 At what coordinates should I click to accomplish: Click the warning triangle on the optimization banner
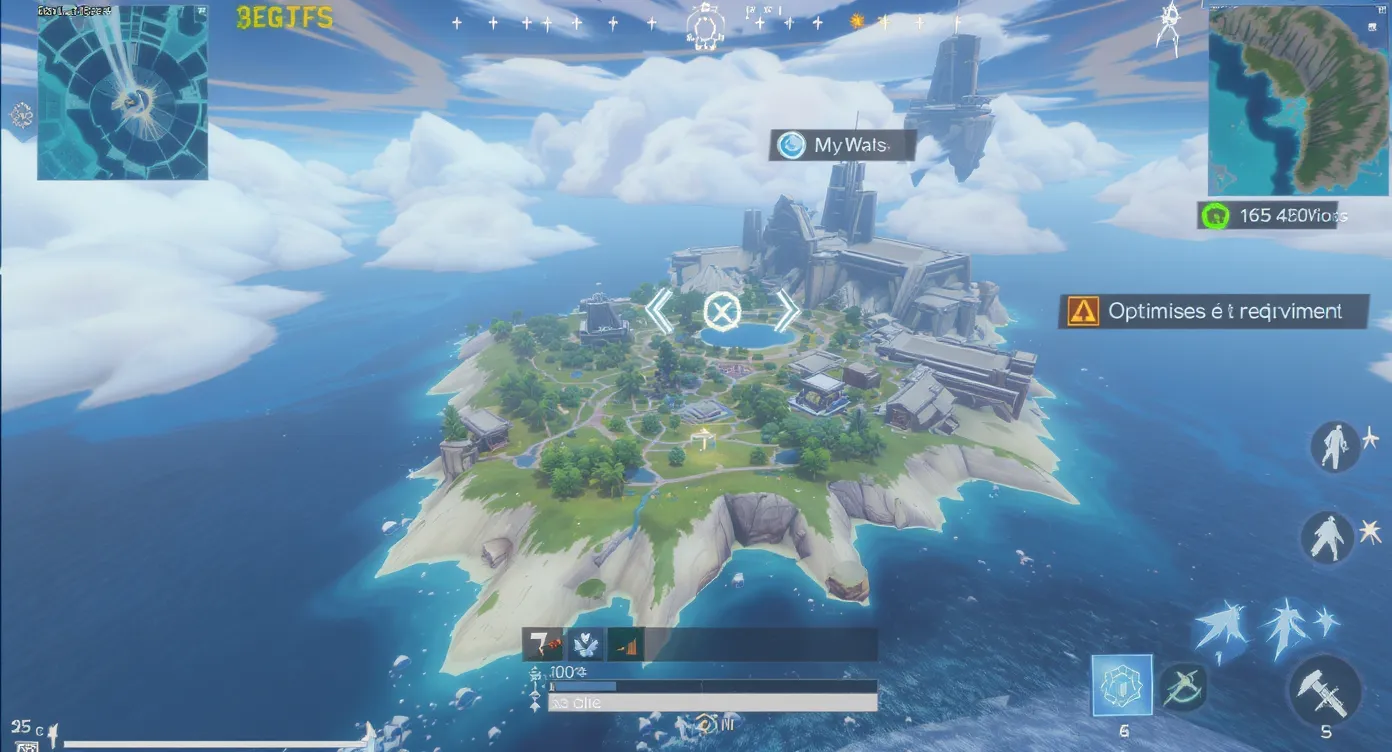pos(1082,311)
